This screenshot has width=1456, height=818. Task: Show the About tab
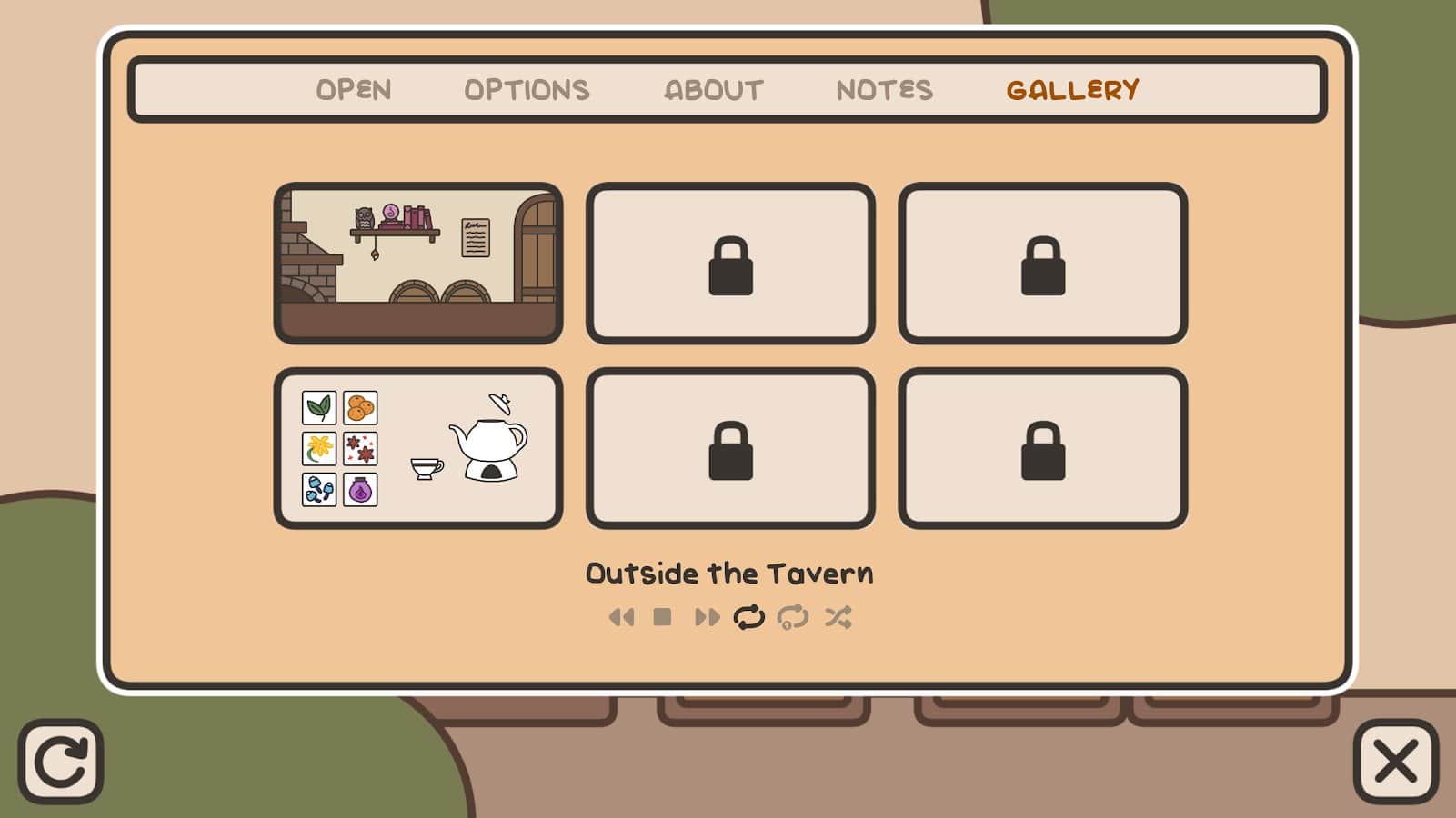(714, 90)
